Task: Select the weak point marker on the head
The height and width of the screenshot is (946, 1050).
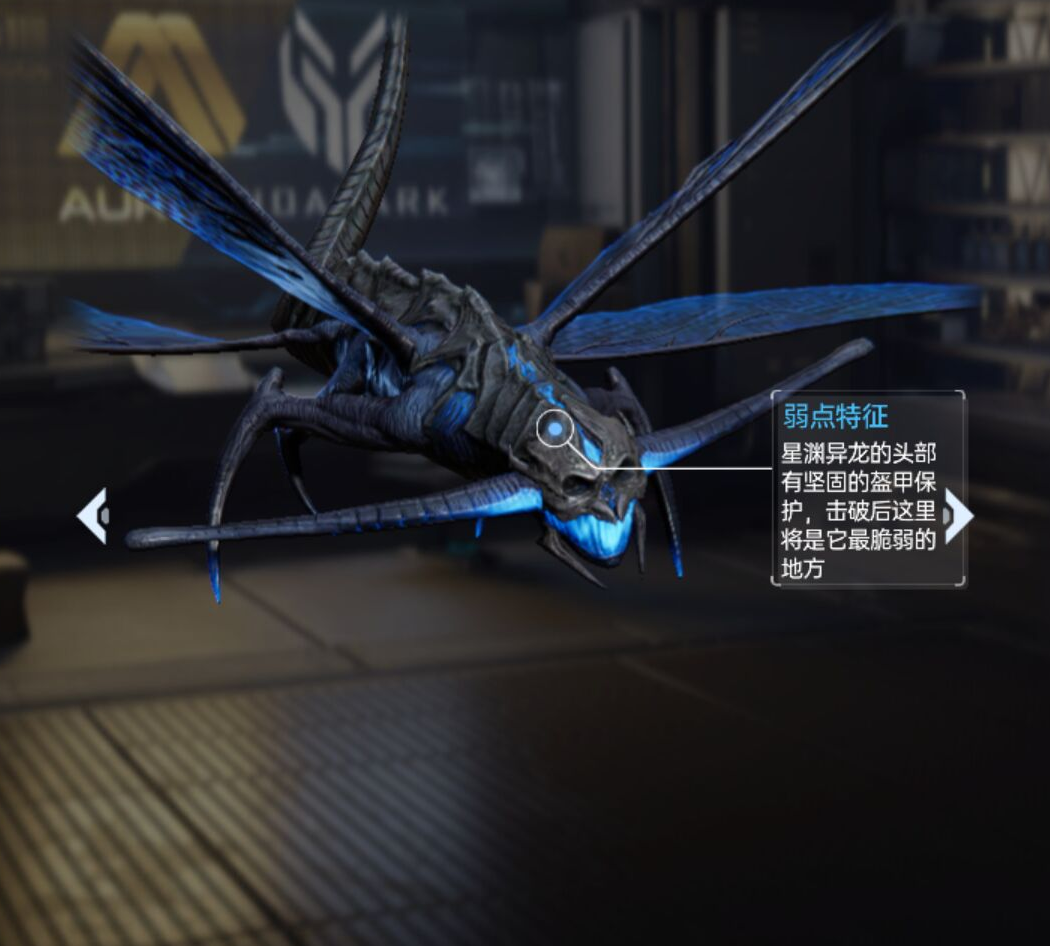Action: tap(554, 429)
